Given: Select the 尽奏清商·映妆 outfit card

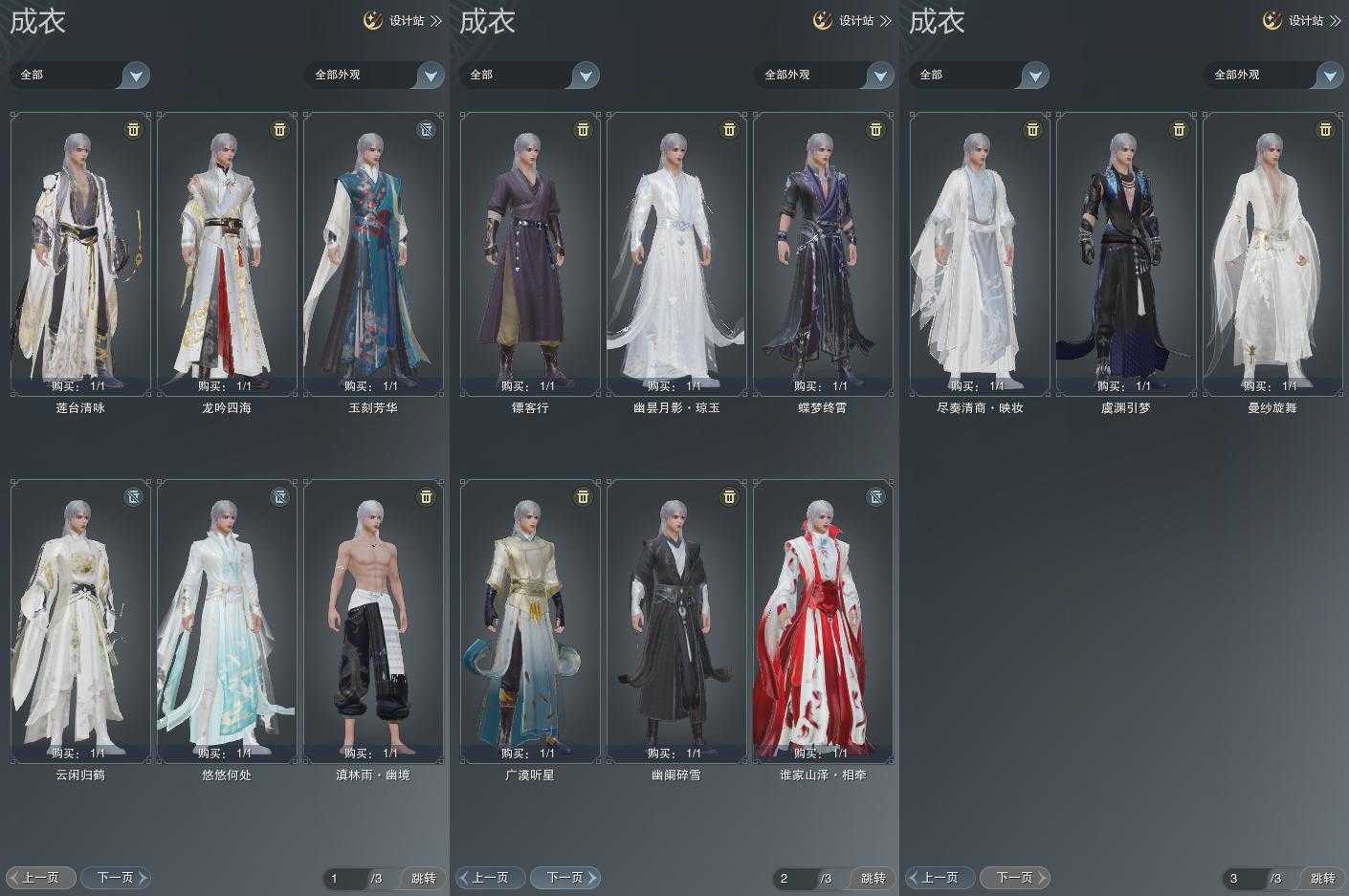Looking at the screenshot, I should coord(980,253).
